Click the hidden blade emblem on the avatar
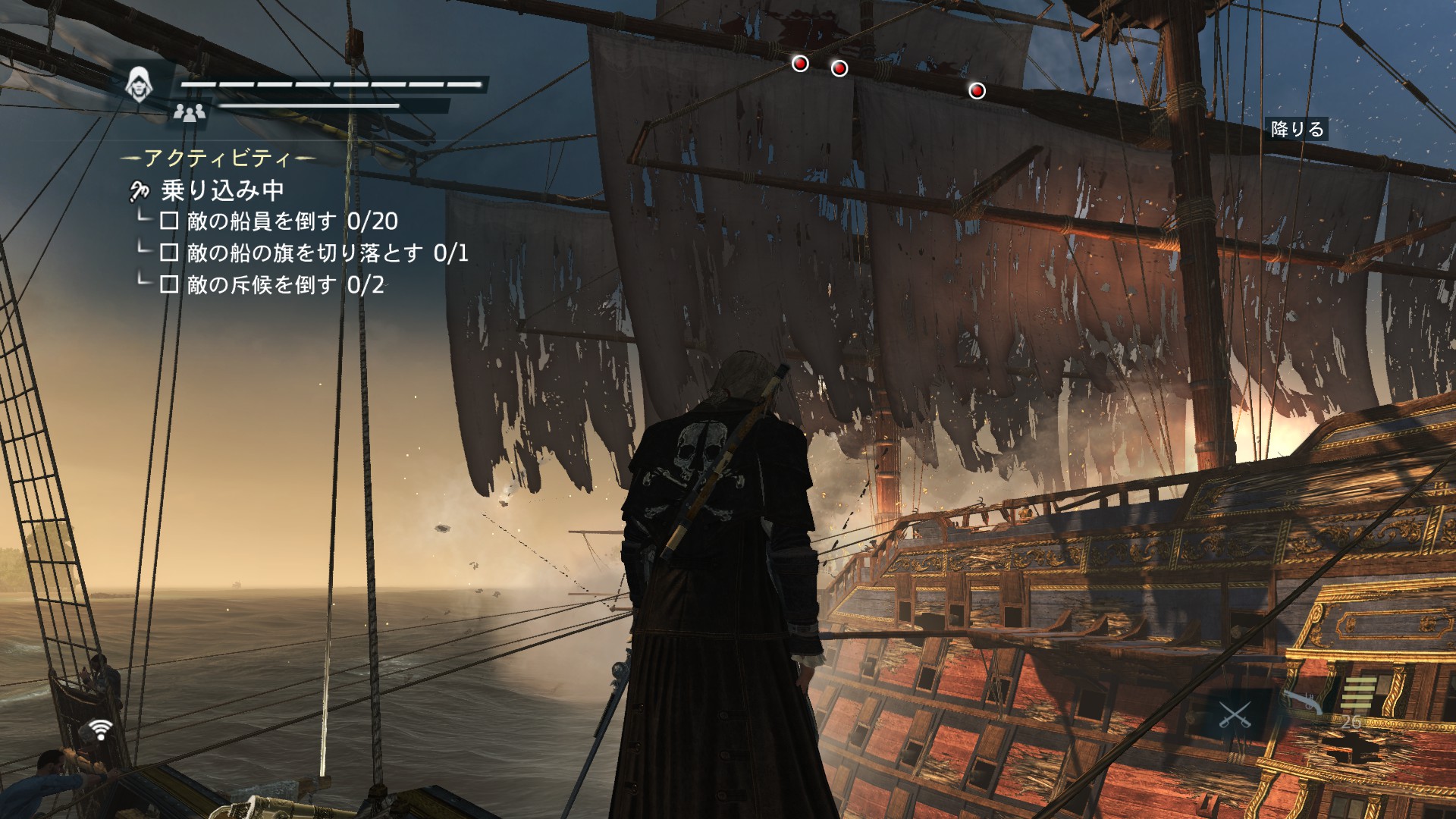The width and height of the screenshot is (1456, 819). pyautogui.click(x=139, y=80)
